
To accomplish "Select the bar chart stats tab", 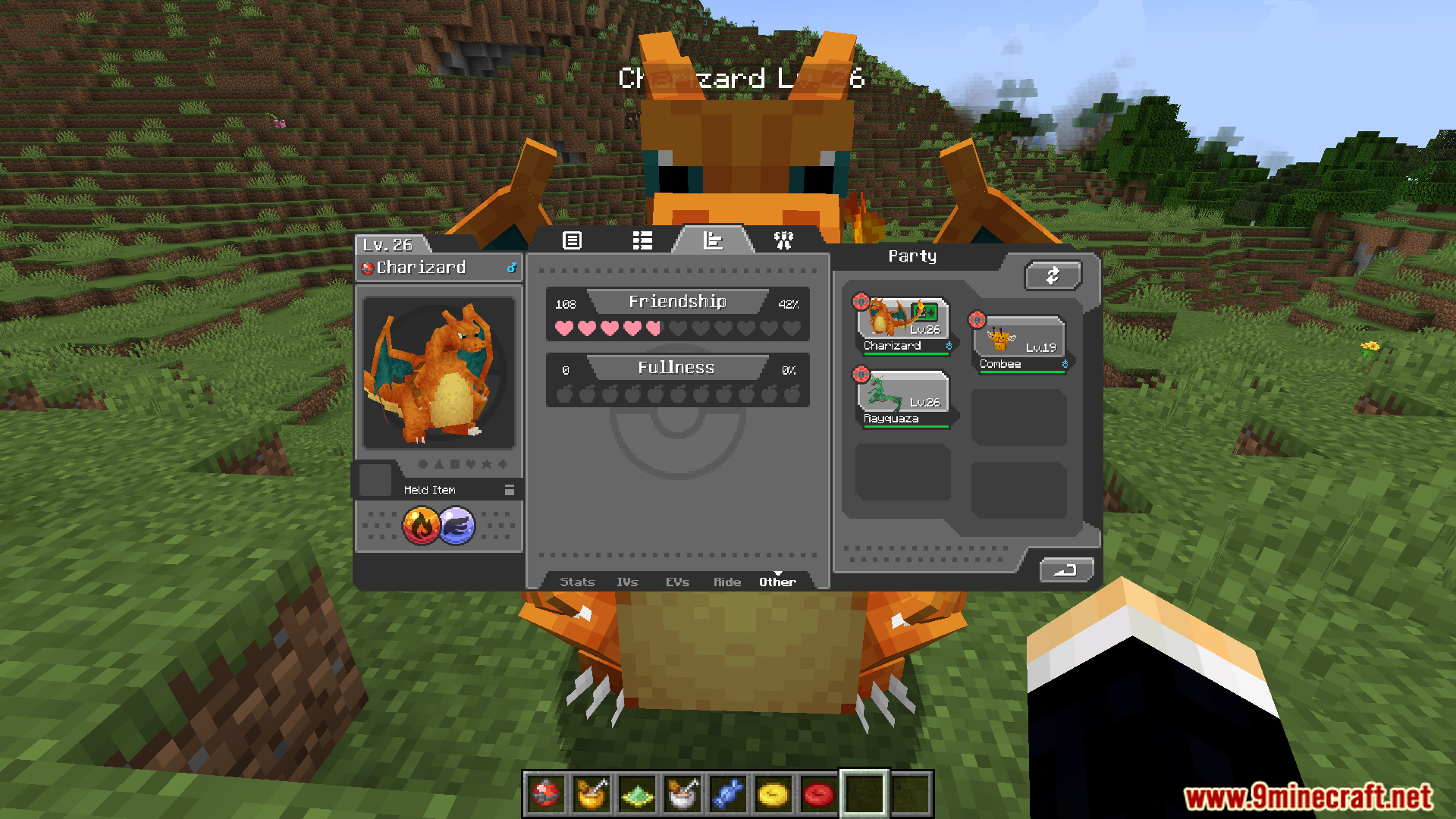I will tap(713, 240).
